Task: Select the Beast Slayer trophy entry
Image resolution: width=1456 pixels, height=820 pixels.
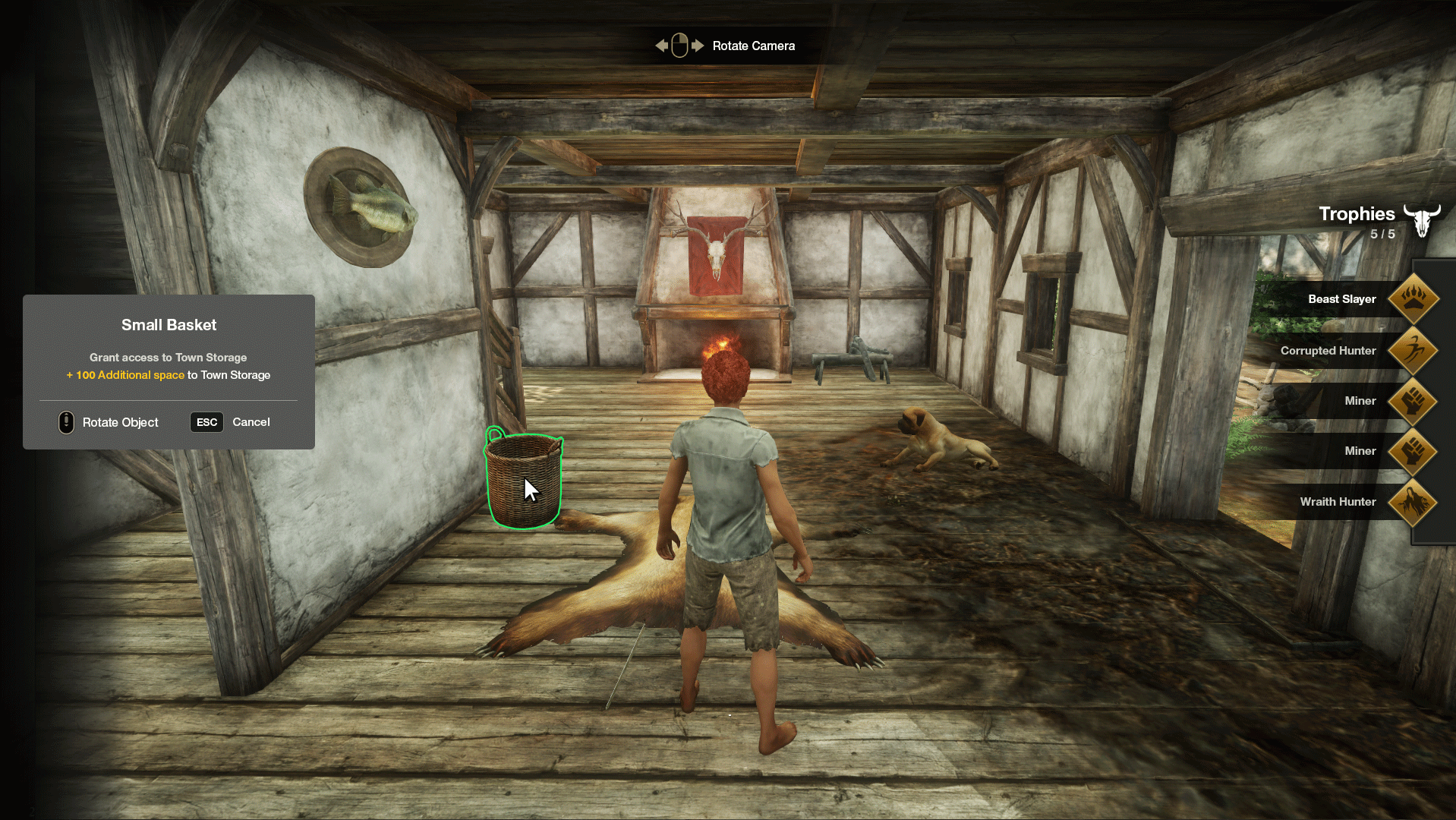Action: tap(1412, 299)
